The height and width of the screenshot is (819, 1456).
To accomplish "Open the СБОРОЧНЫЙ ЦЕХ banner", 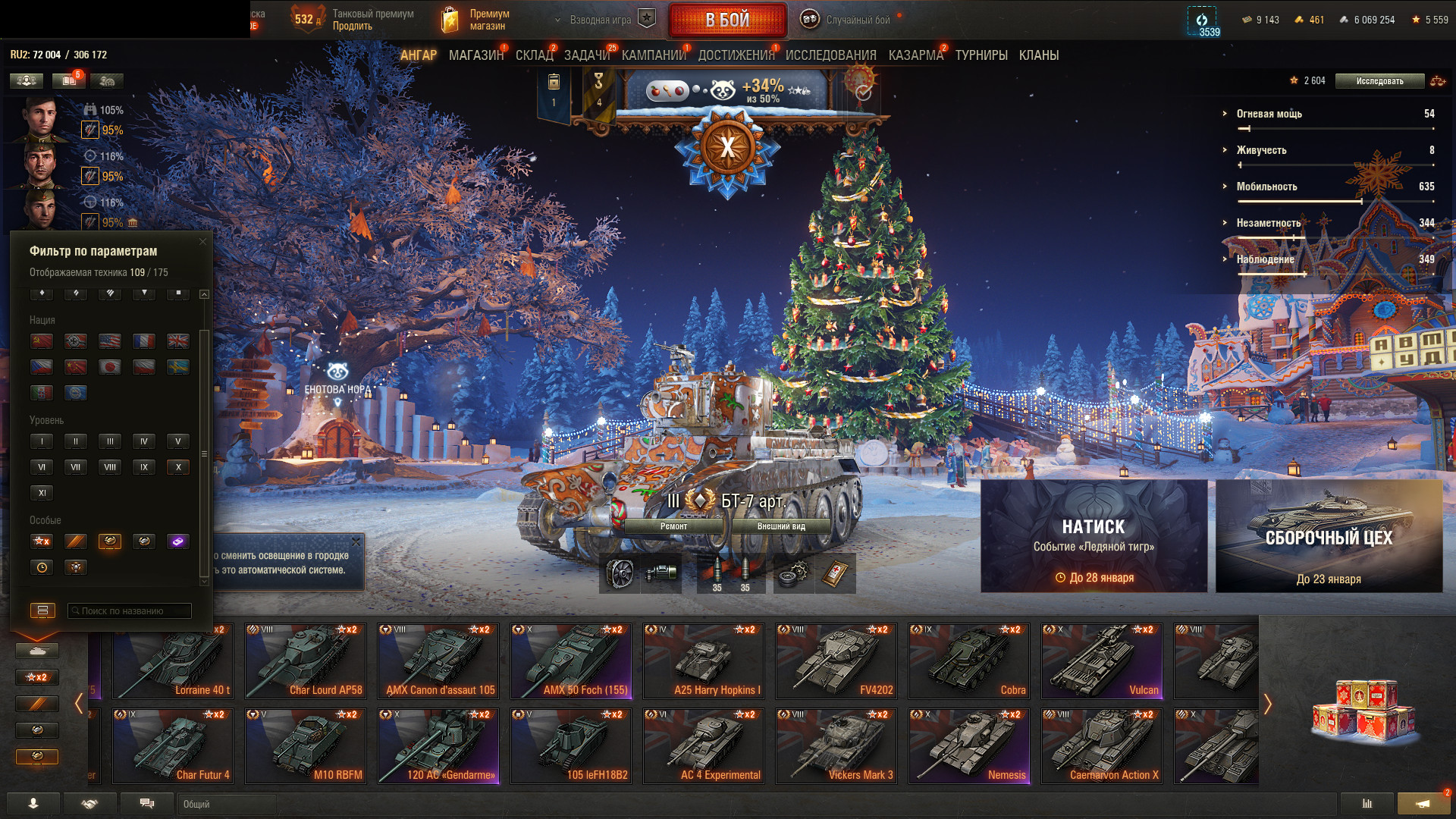I will pos(1329,535).
